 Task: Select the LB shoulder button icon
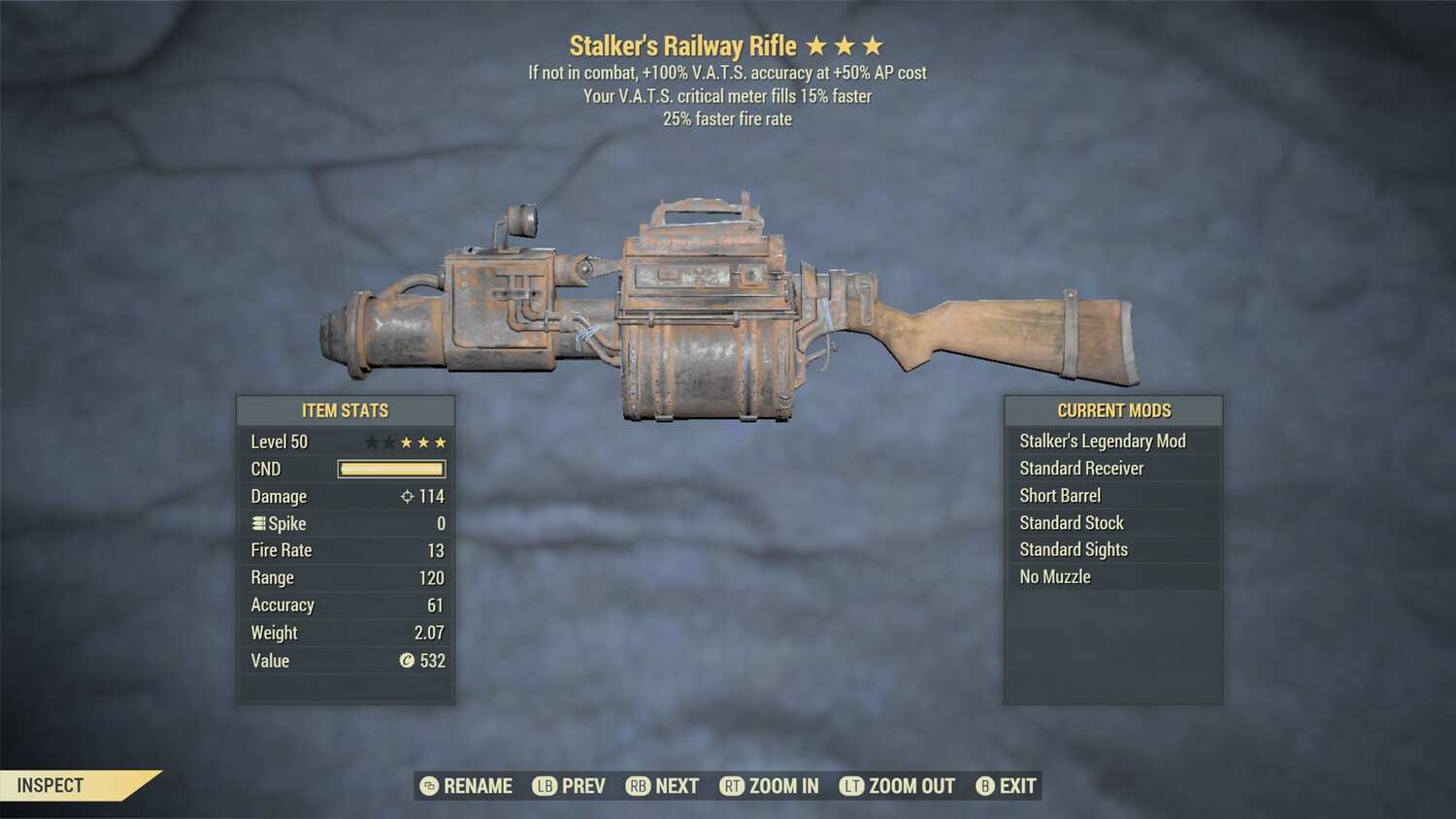tap(544, 786)
